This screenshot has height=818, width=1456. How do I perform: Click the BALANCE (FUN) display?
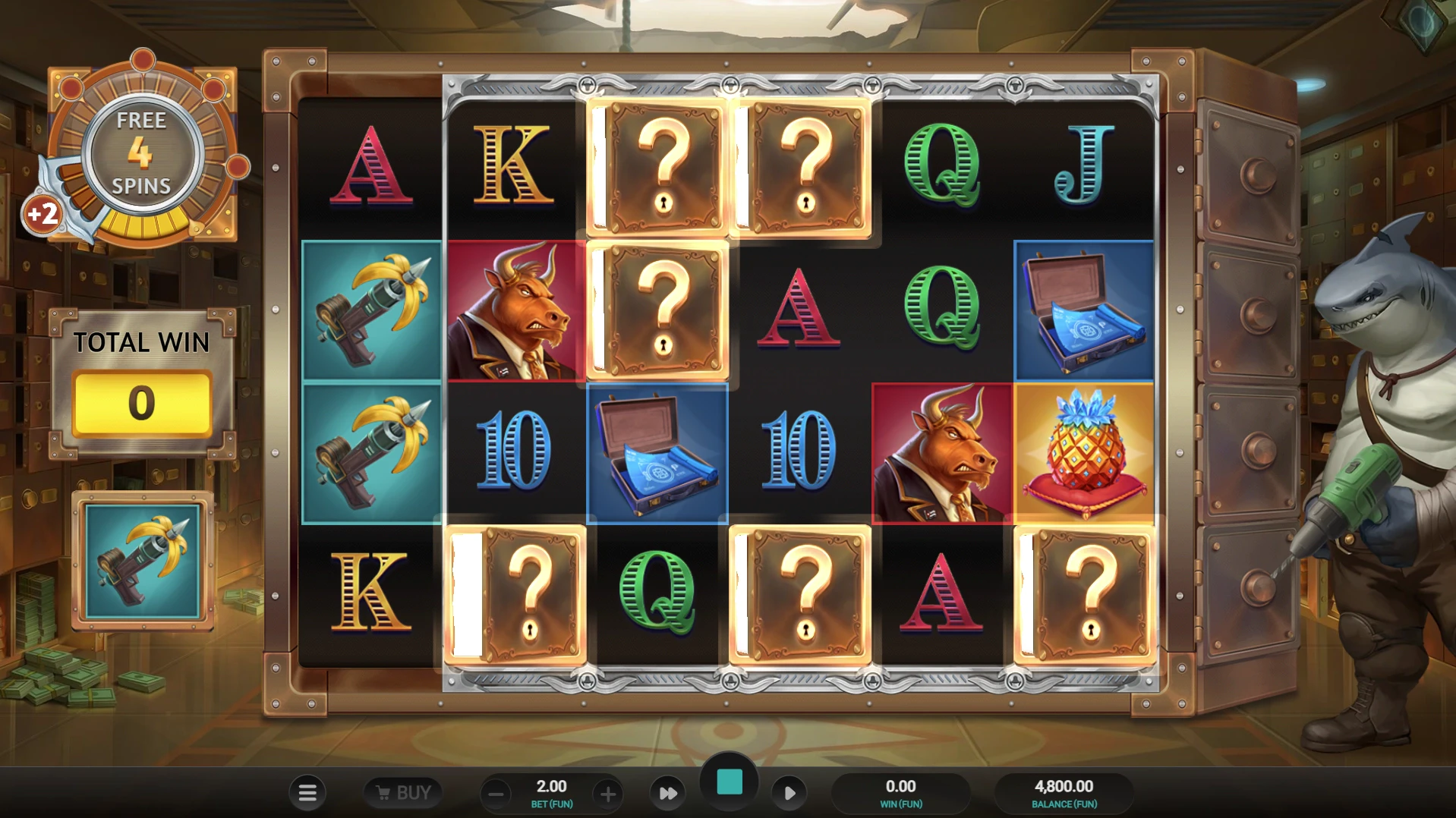[x=1063, y=791]
